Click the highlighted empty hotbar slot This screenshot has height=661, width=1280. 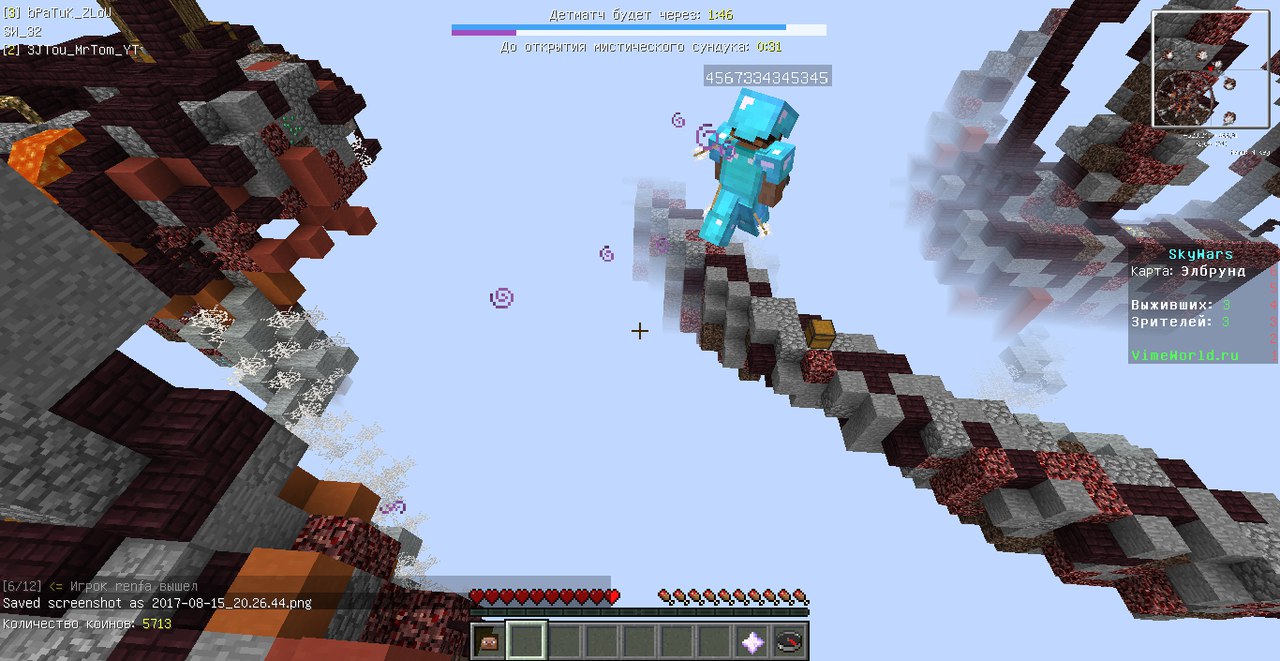coord(526,641)
